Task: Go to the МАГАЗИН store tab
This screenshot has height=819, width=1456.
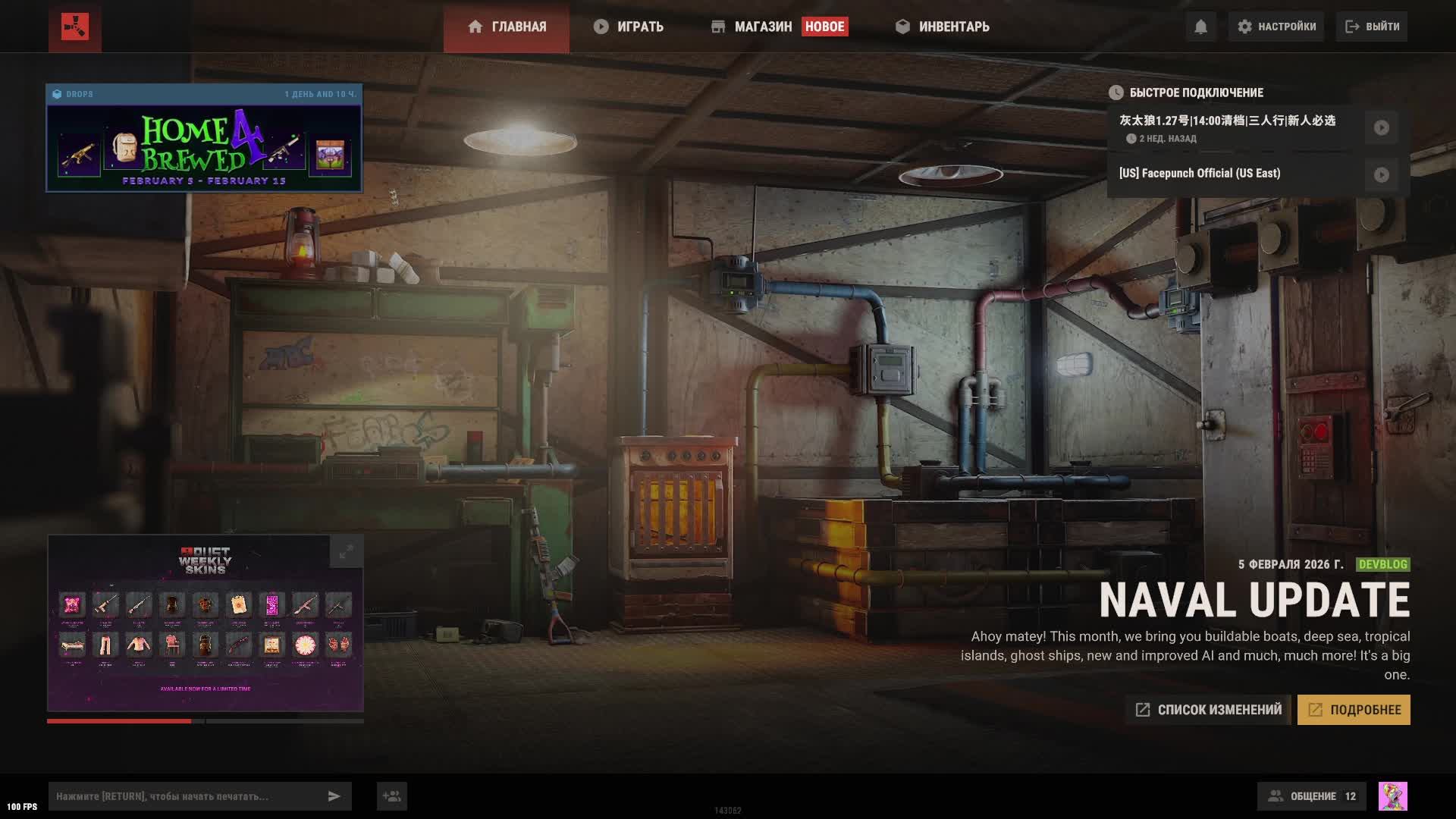Action: coord(762,27)
